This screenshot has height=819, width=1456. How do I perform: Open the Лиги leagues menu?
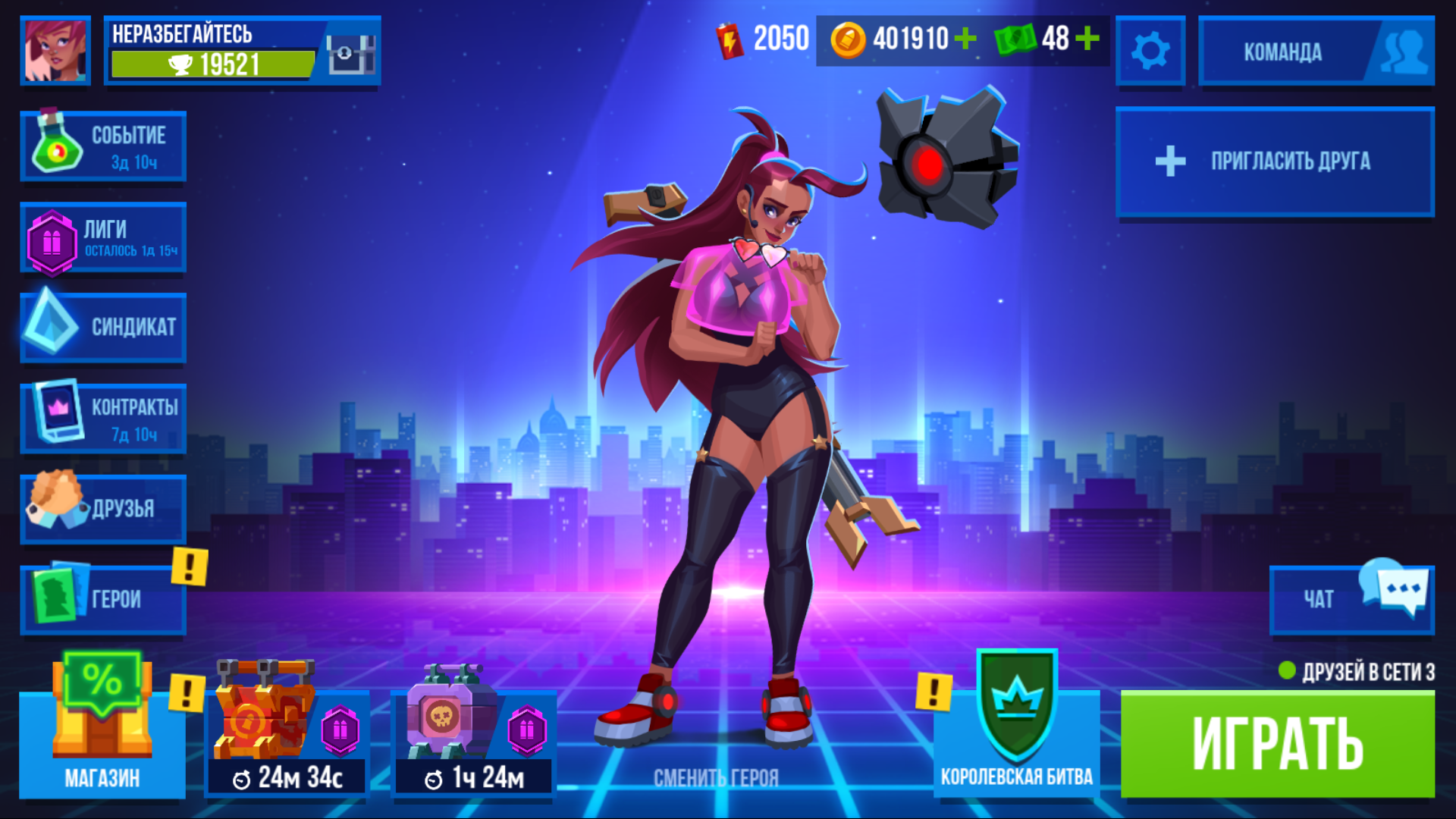(x=103, y=238)
